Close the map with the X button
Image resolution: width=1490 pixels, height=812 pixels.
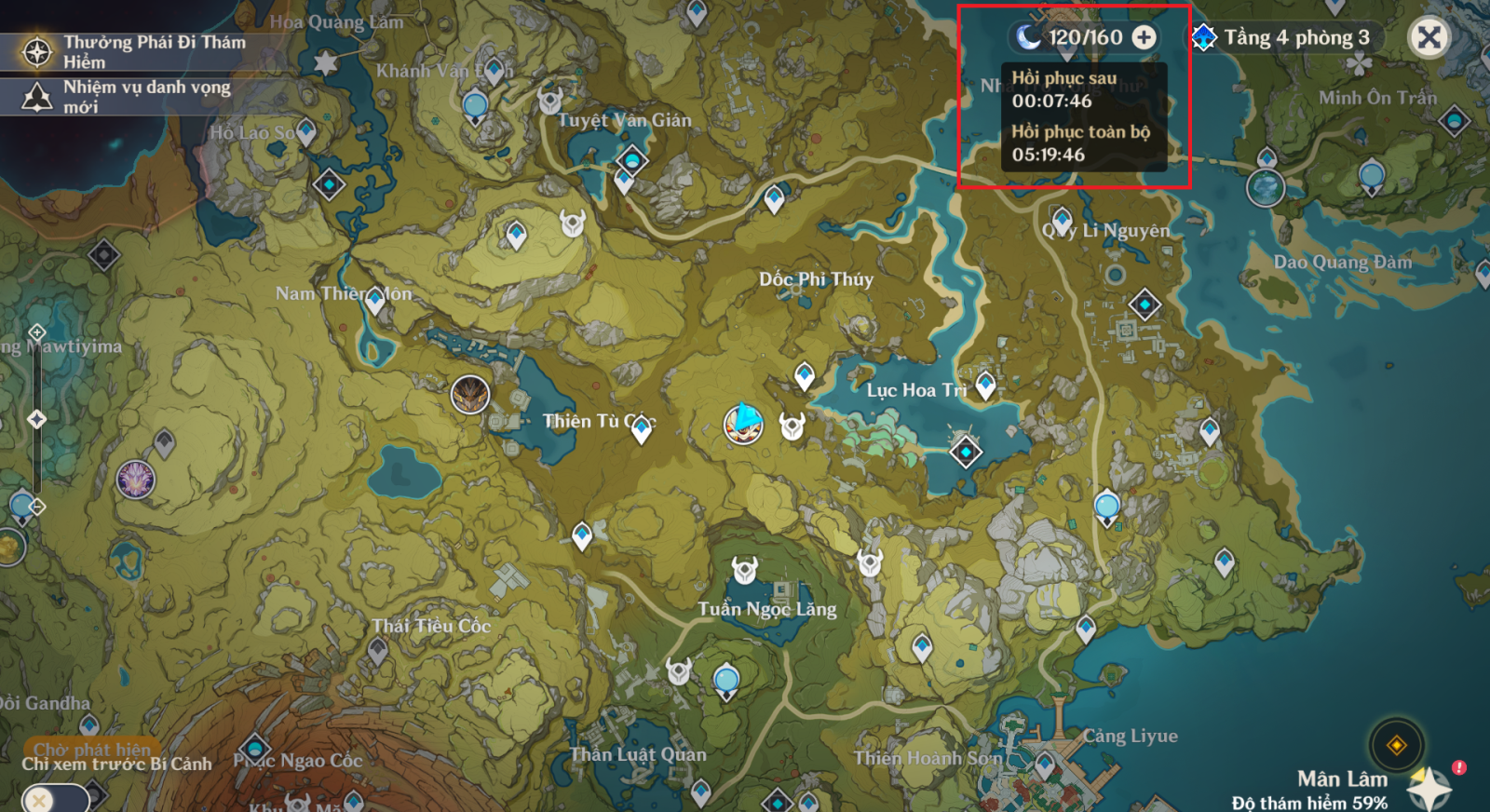click(x=1429, y=38)
